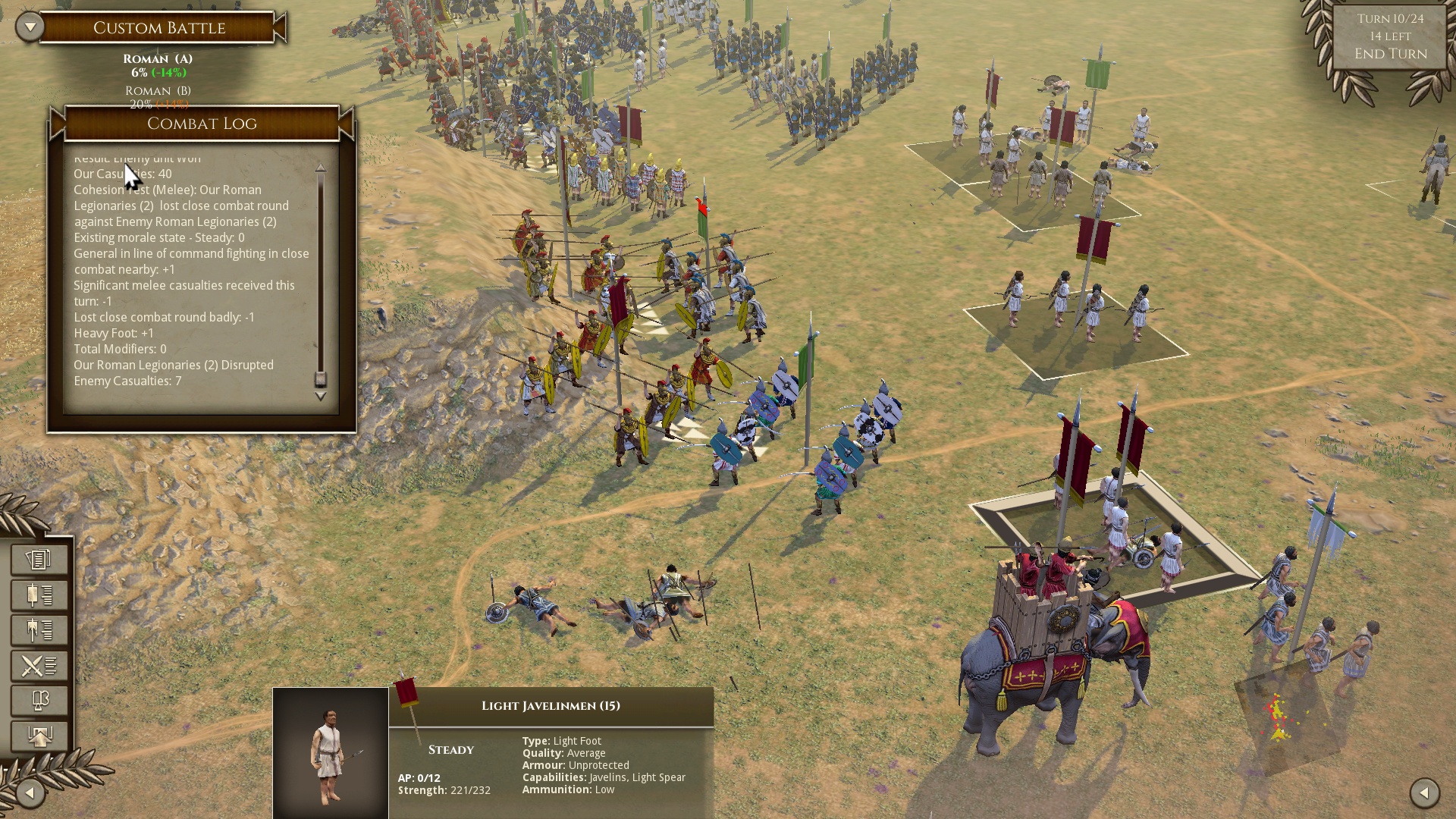Open the crossed swords combat list
The width and height of the screenshot is (1456, 819).
click(x=39, y=666)
